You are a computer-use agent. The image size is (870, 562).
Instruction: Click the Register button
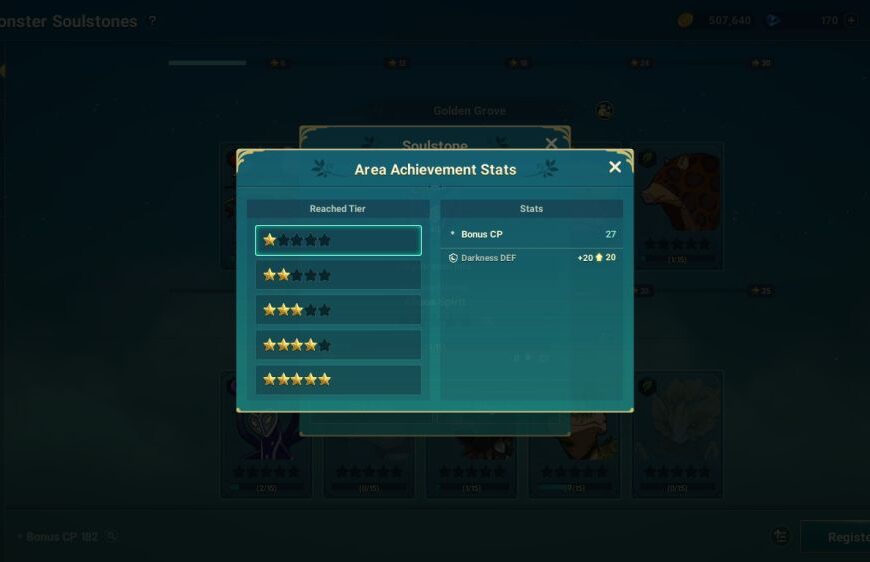coord(838,537)
